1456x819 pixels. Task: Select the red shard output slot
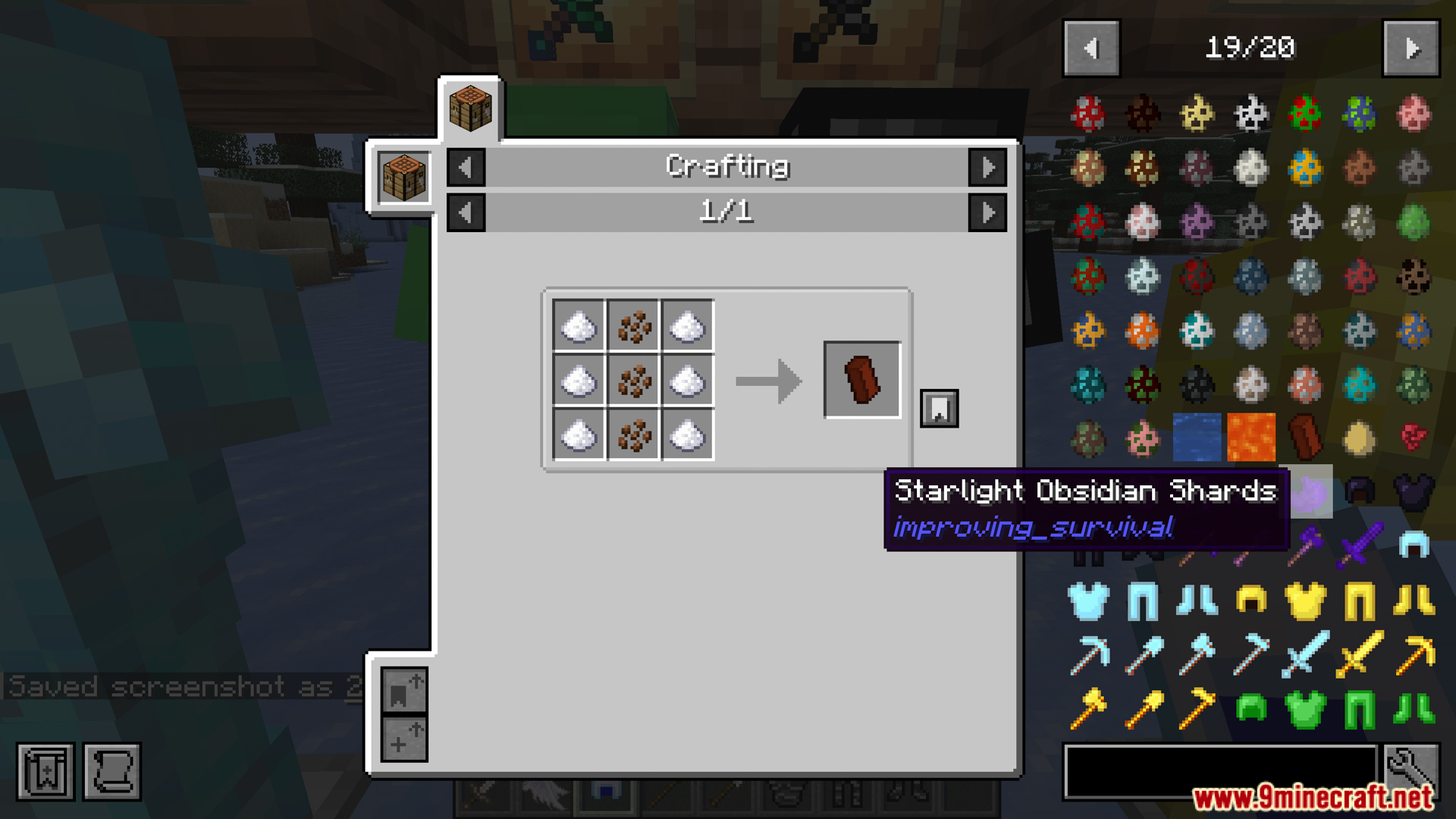coord(862,379)
